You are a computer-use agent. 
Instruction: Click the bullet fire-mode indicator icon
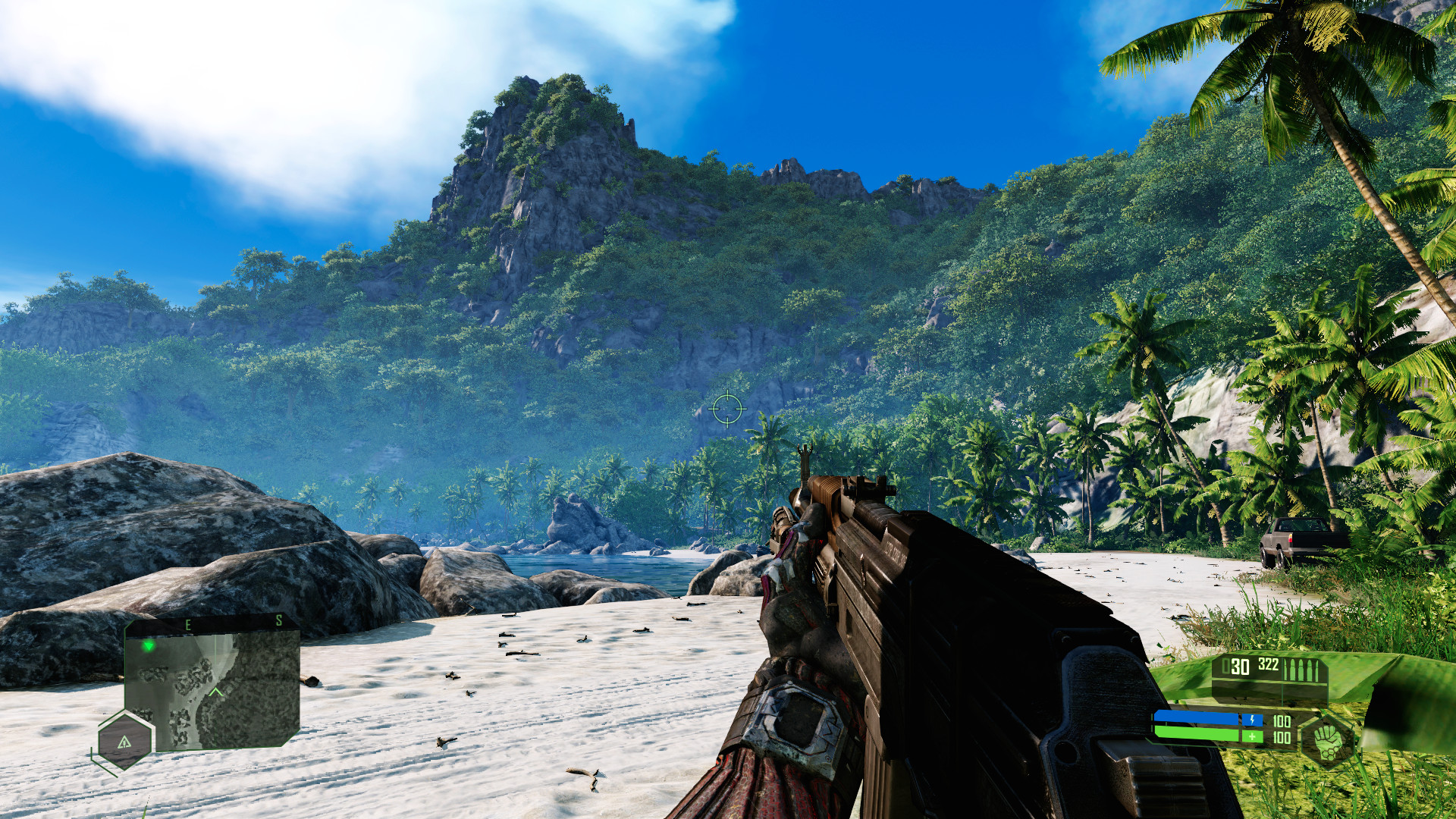(1302, 670)
